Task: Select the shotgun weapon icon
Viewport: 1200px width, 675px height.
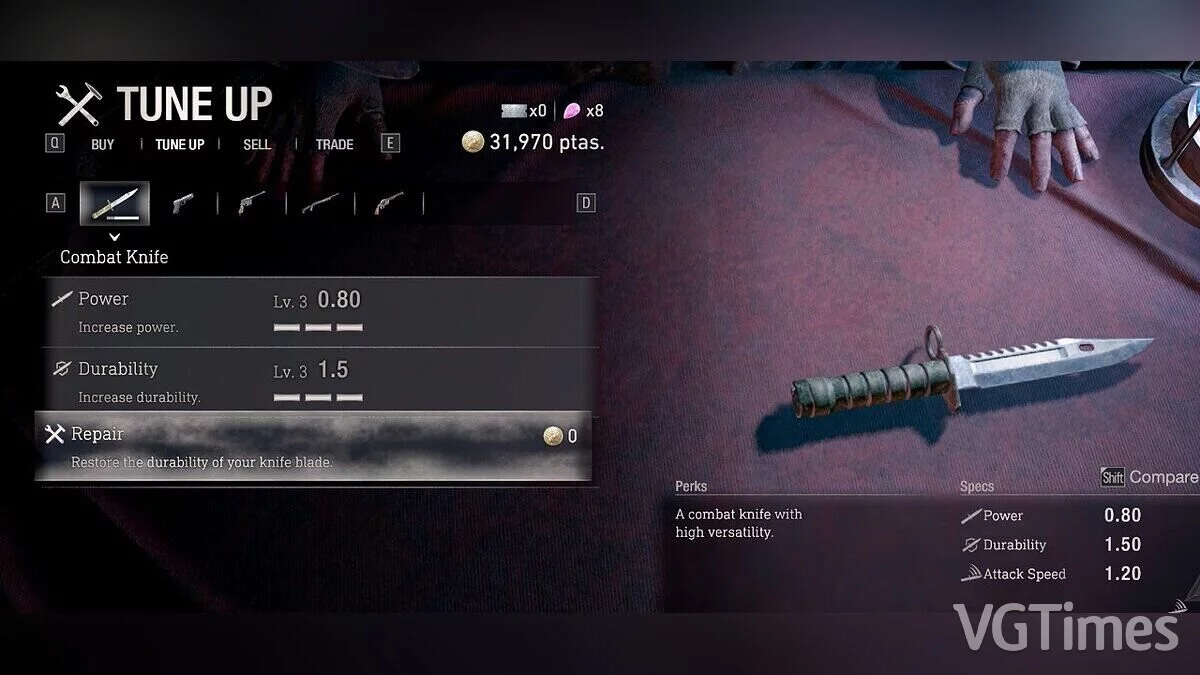Action: click(320, 203)
